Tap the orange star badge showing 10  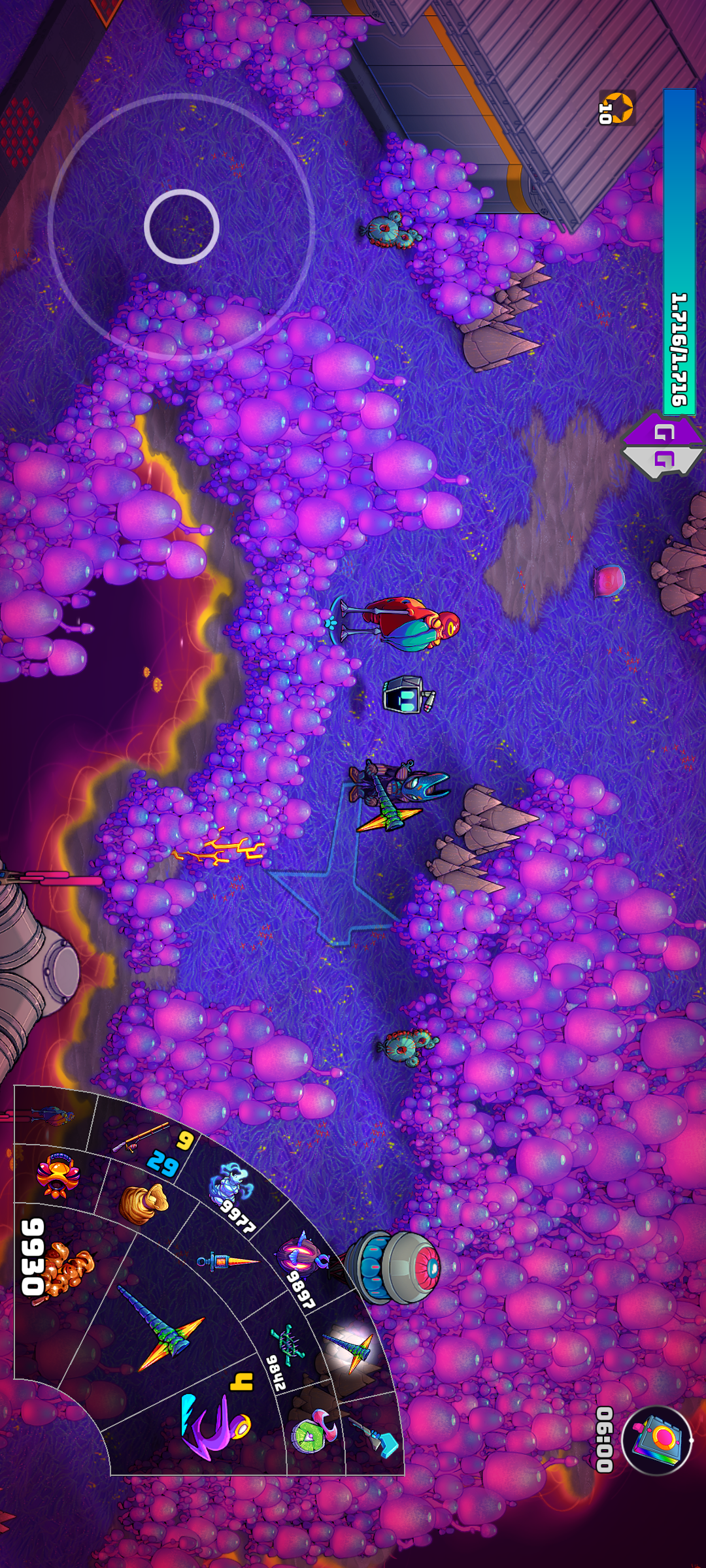pyautogui.click(x=616, y=108)
